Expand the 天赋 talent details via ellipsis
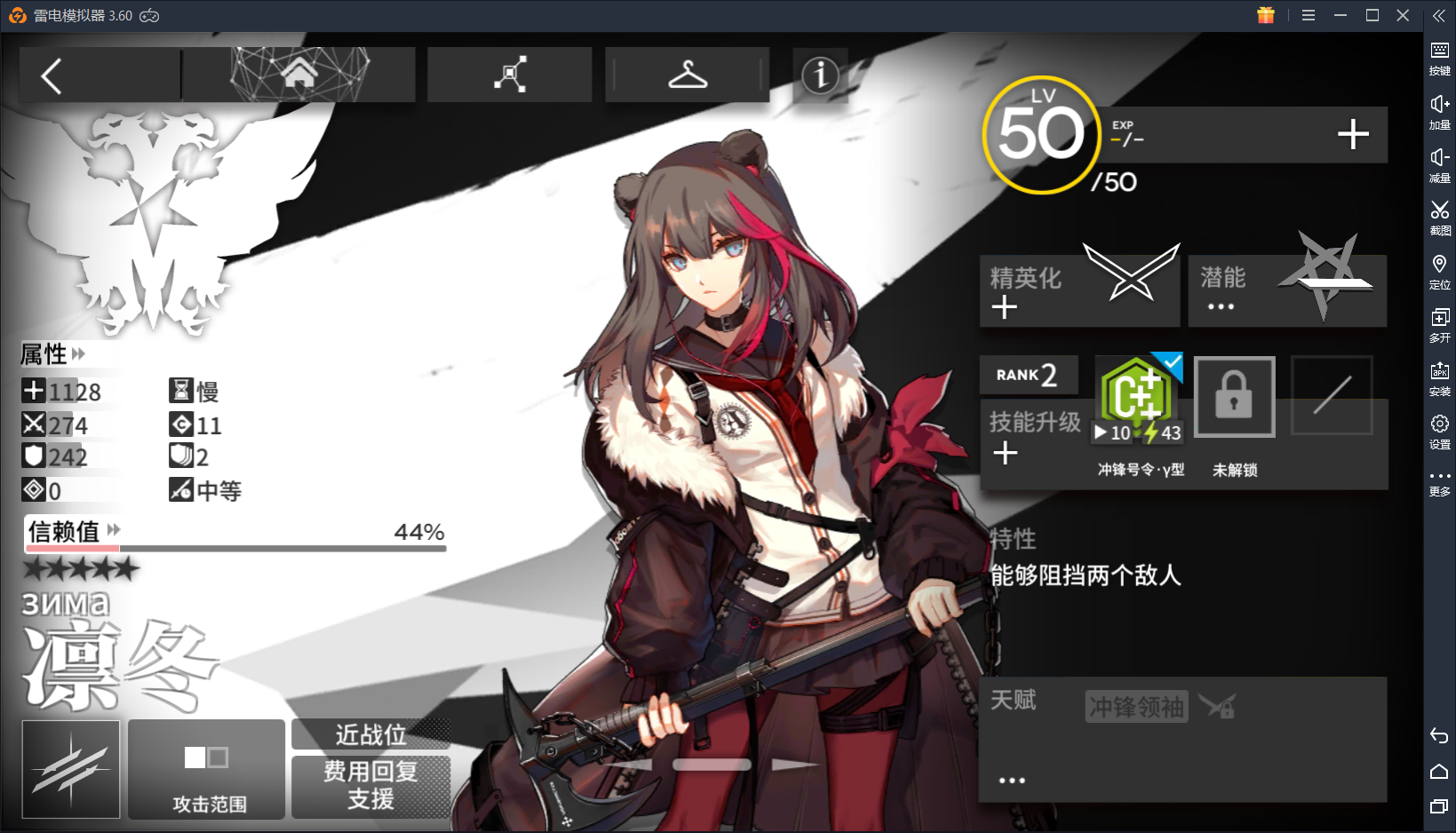The image size is (1456, 833). pos(1011,779)
